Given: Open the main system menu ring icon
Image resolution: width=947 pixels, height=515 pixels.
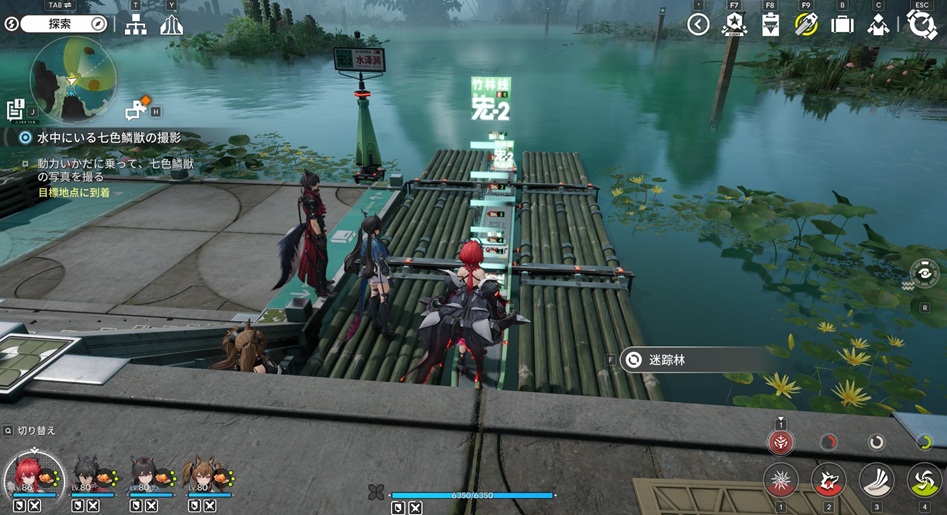Looking at the screenshot, I should pos(921,25).
